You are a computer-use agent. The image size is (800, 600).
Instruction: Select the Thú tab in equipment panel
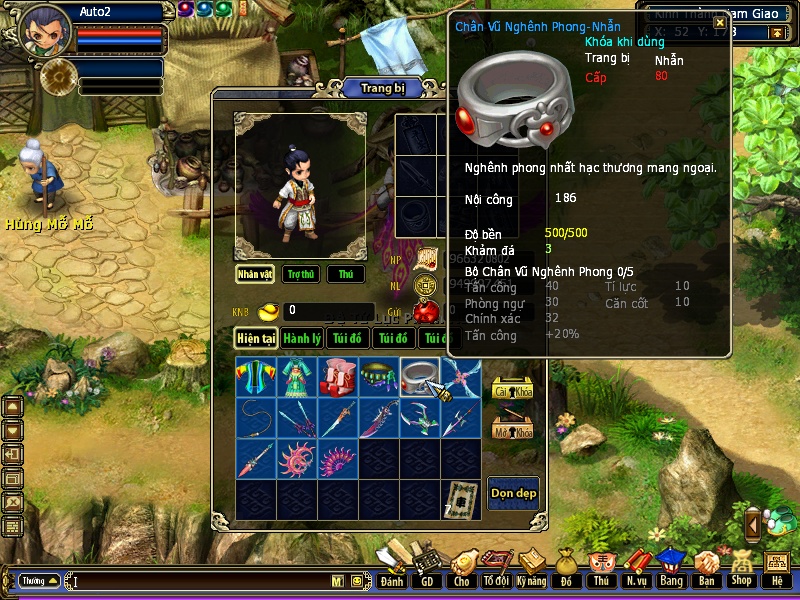tap(345, 274)
